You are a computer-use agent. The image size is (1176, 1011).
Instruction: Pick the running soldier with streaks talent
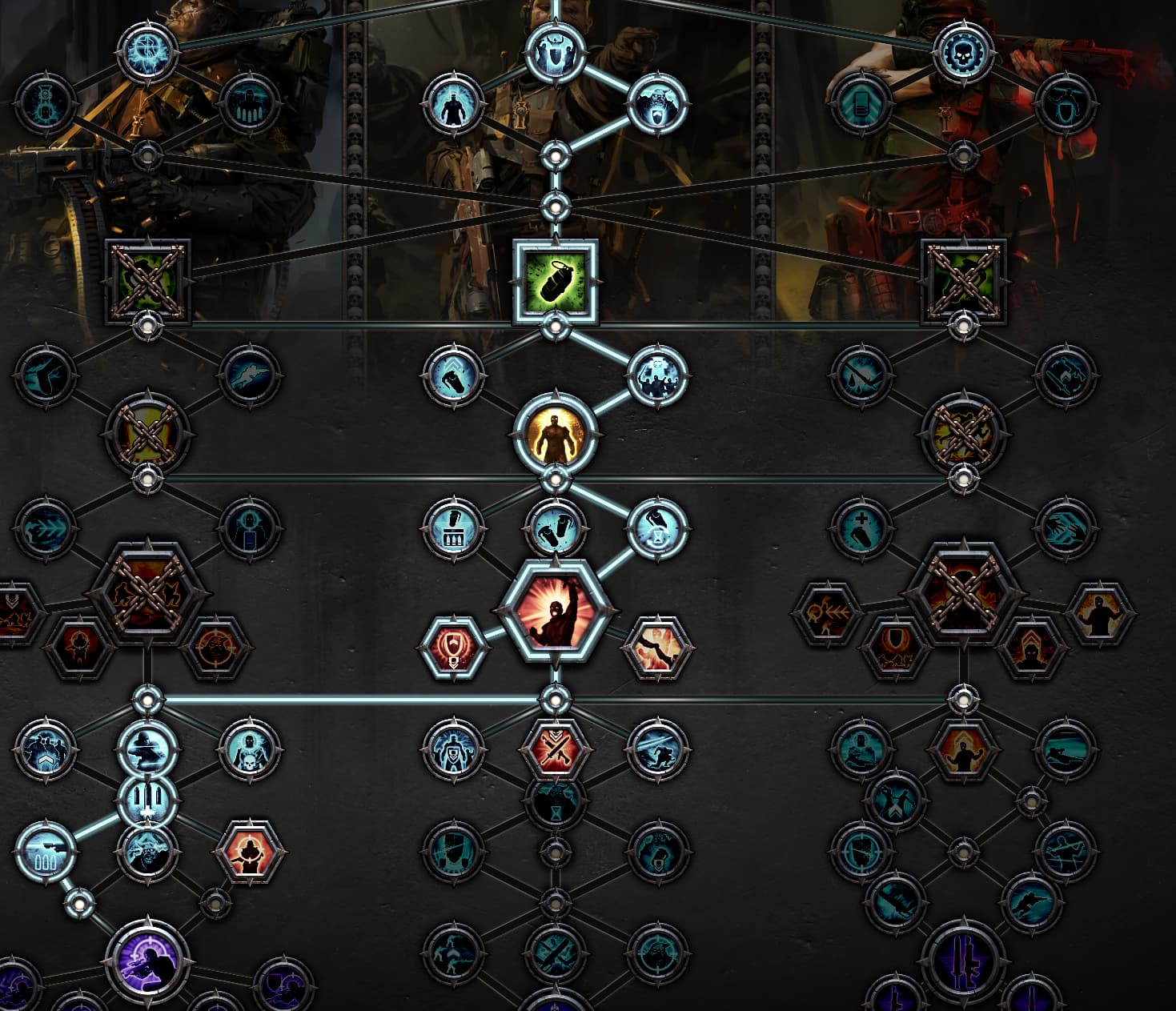coord(657,749)
